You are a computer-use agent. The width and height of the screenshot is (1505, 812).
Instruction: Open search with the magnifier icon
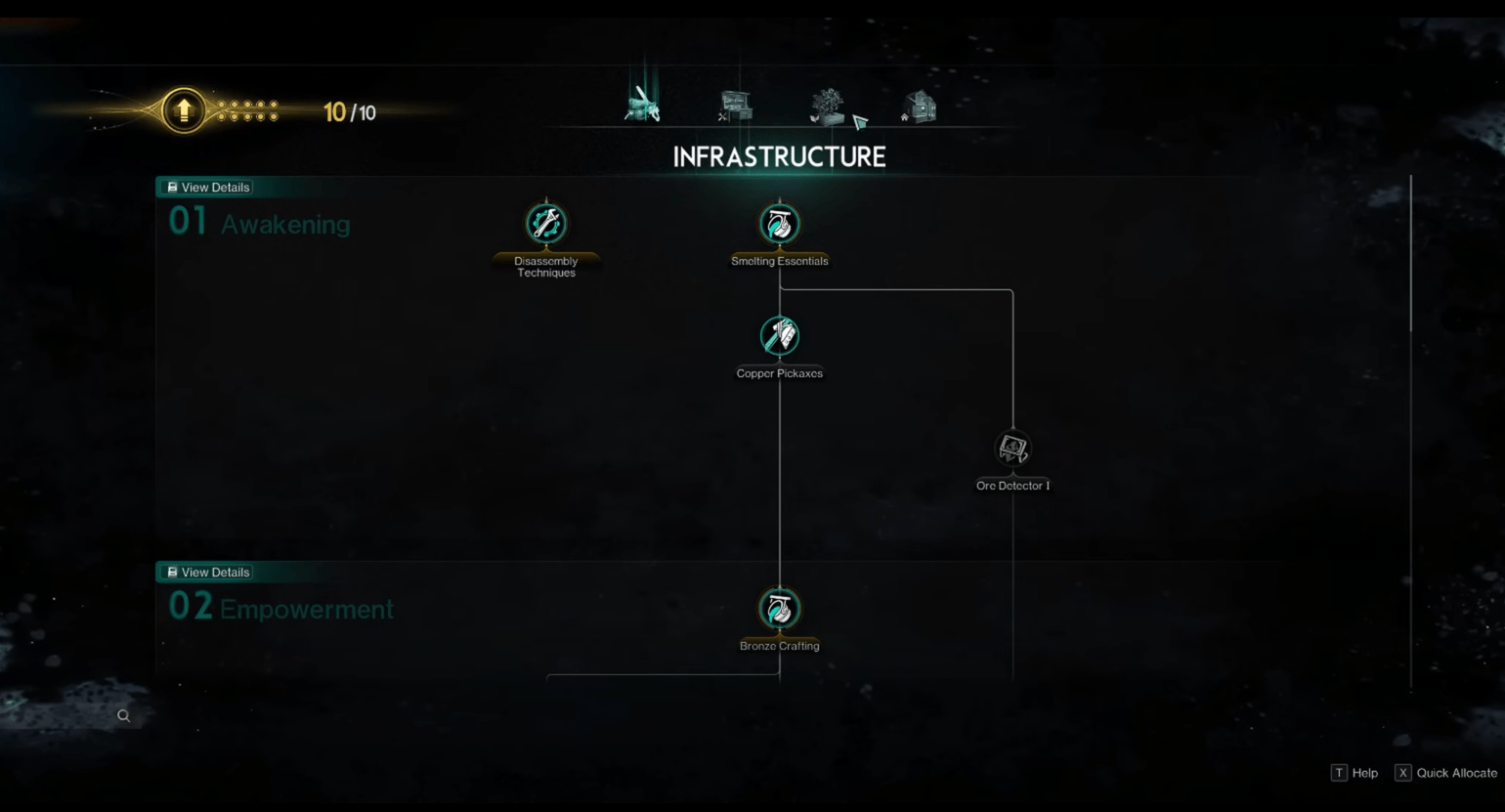123,715
